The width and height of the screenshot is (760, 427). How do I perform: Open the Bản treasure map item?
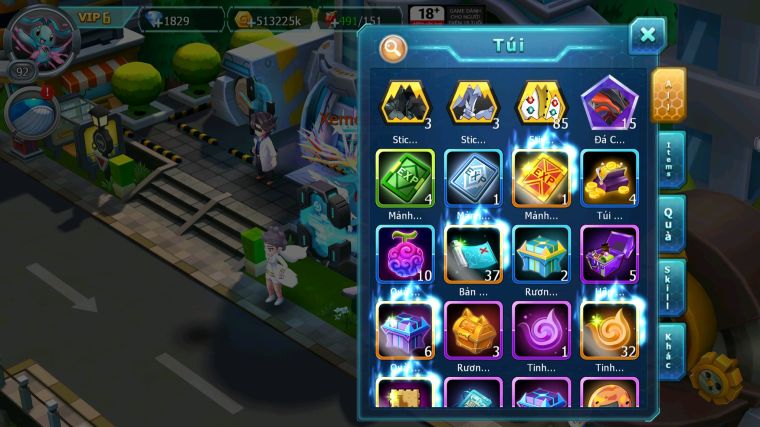[473, 255]
